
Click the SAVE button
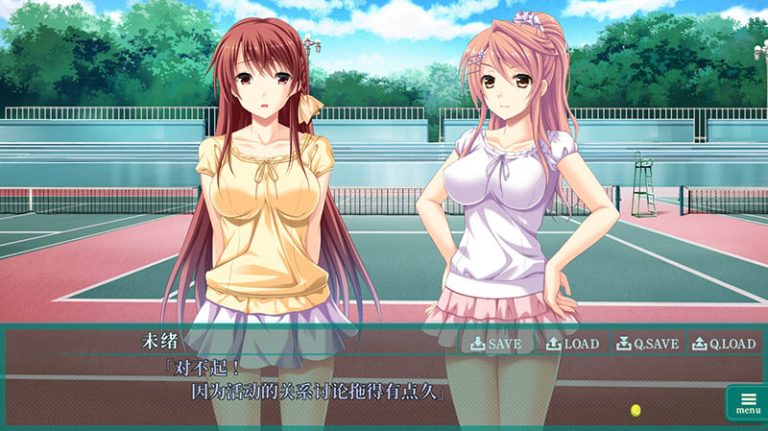(496, 344)
